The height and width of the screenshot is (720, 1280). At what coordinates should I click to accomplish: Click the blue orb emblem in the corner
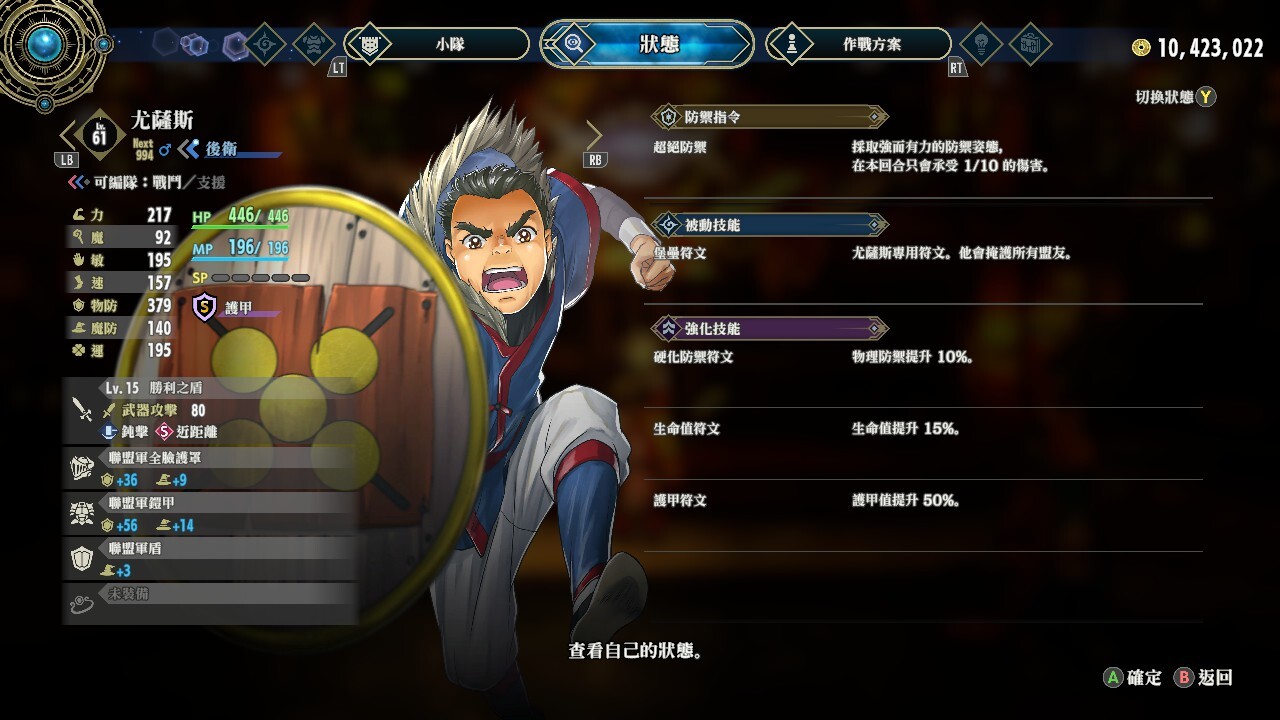pyautogui.click(x=44, y=43)
